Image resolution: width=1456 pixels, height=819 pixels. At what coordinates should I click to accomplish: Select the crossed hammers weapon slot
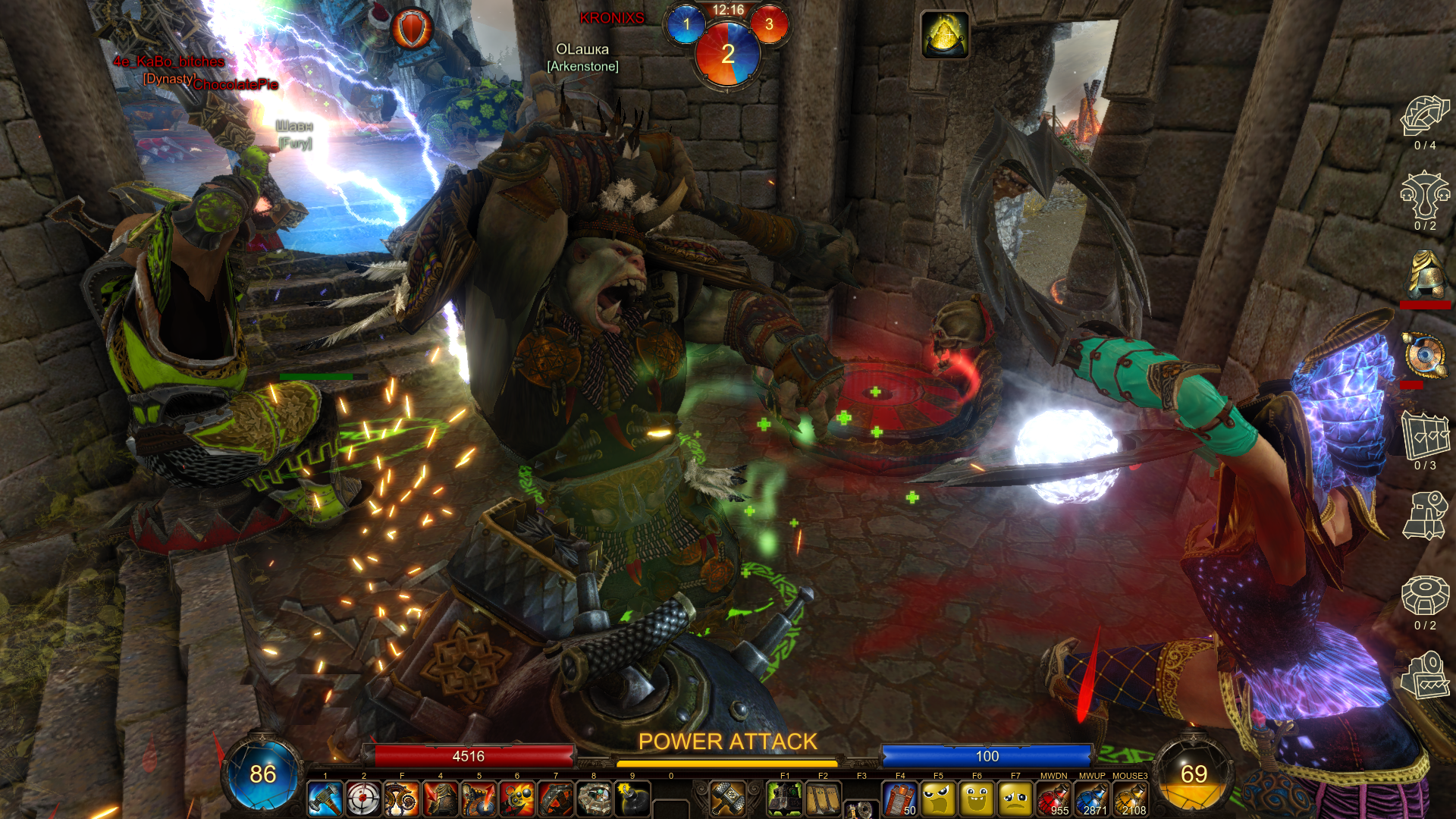(x=728, y=798)
